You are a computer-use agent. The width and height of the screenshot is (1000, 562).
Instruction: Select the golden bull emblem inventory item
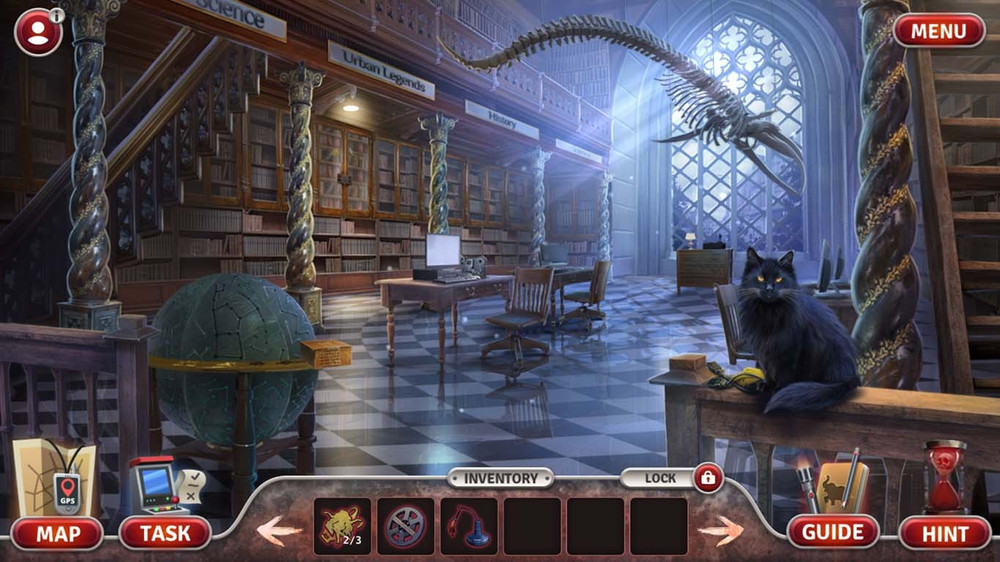click(x=342, y=526)
